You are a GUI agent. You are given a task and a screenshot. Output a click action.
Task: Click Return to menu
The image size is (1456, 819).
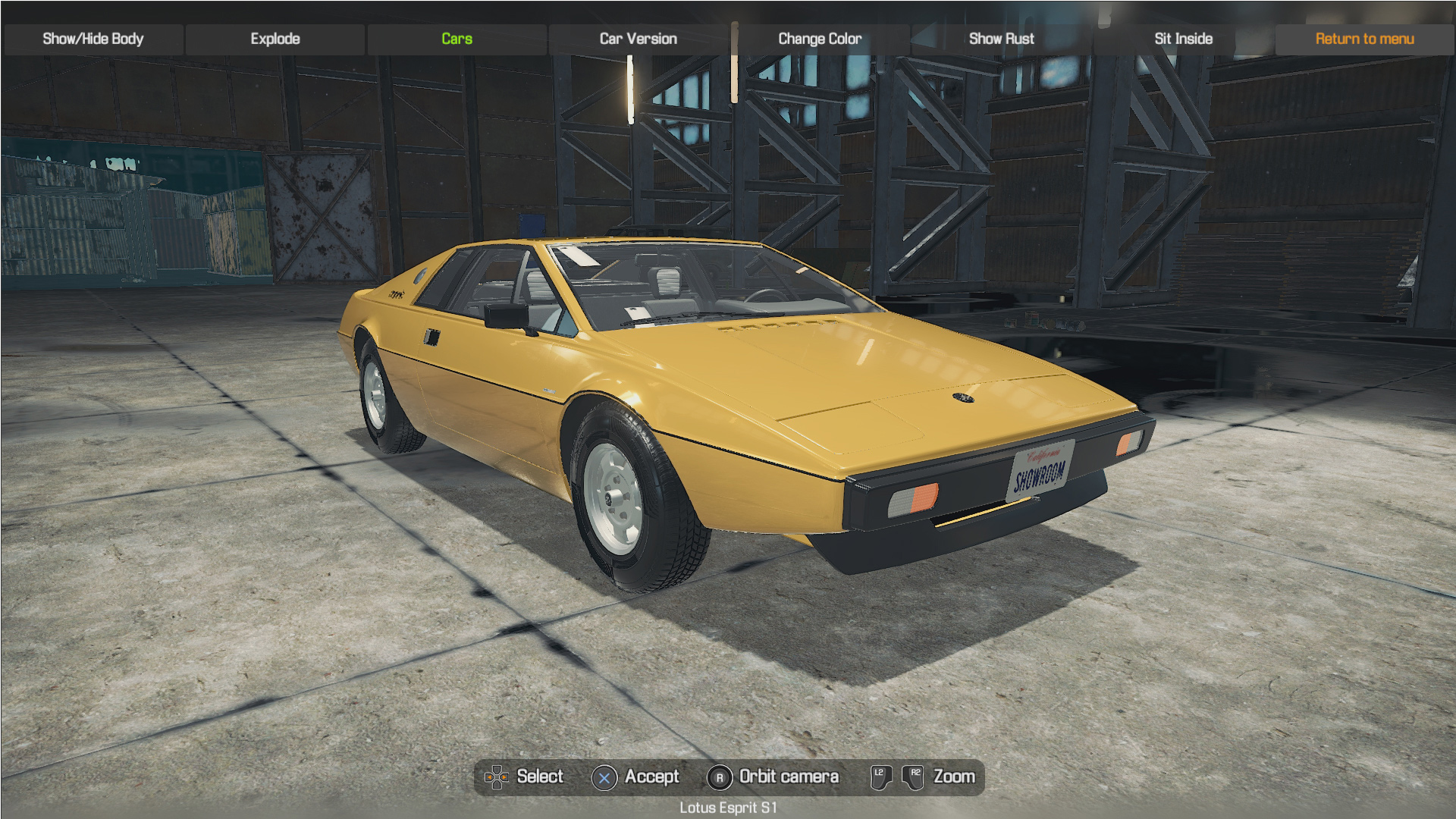tap(1364, 39)
